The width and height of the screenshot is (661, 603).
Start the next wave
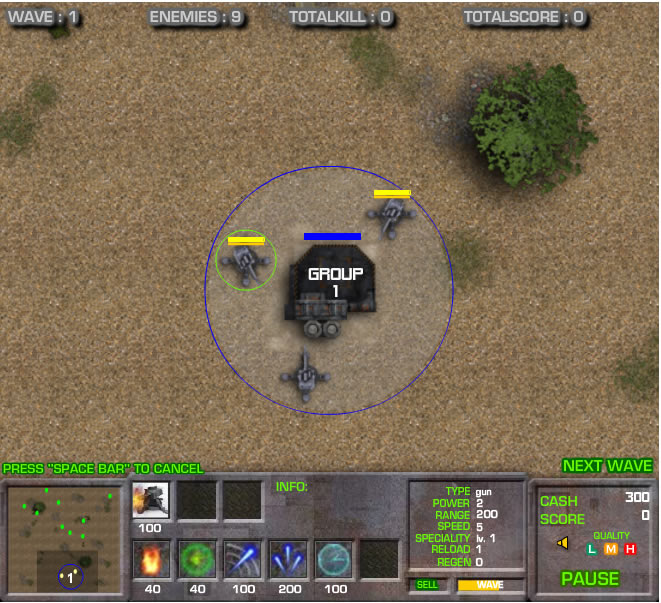coord(607,466)
